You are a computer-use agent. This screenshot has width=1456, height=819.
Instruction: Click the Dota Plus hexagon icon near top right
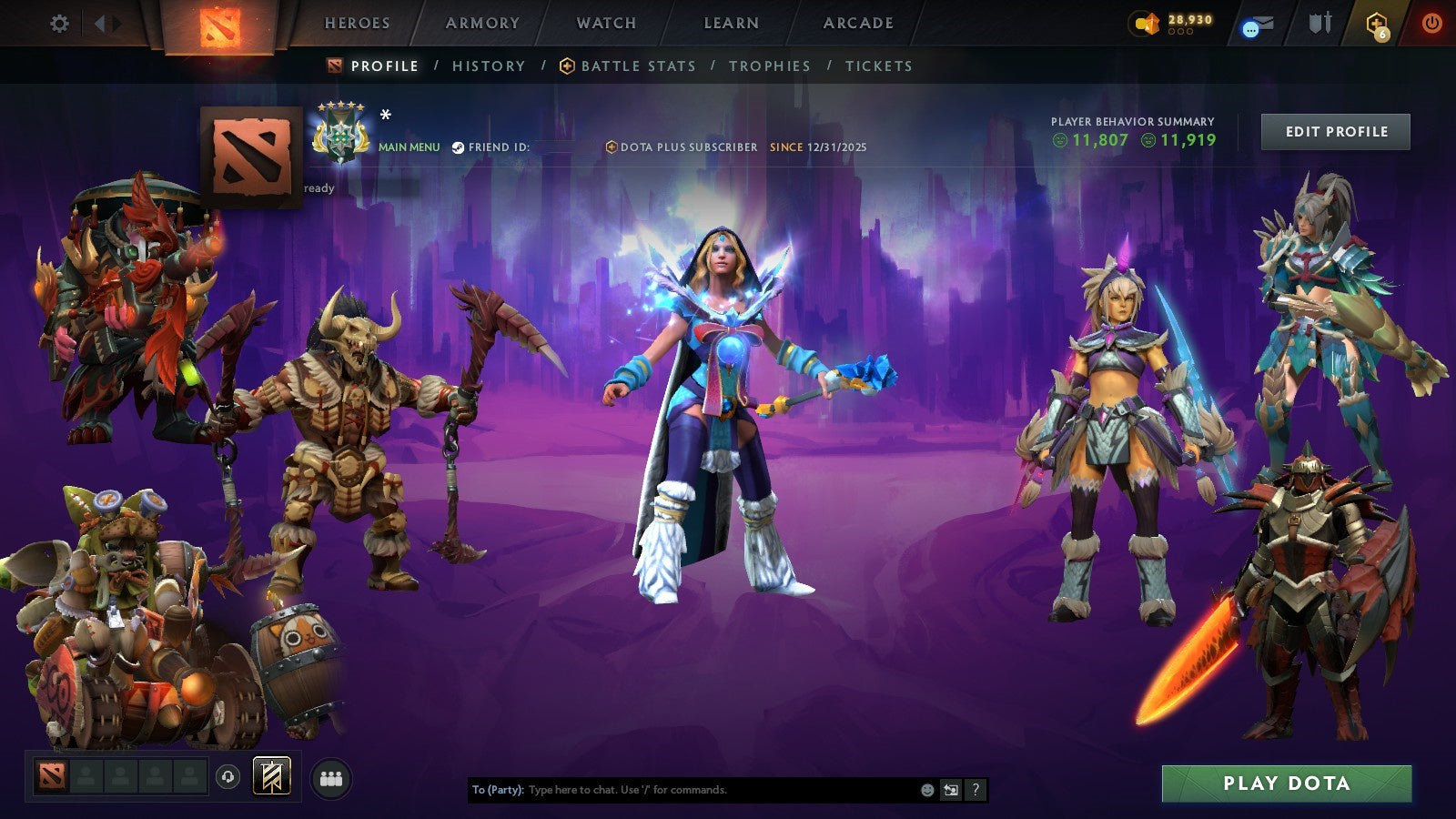1375,23
